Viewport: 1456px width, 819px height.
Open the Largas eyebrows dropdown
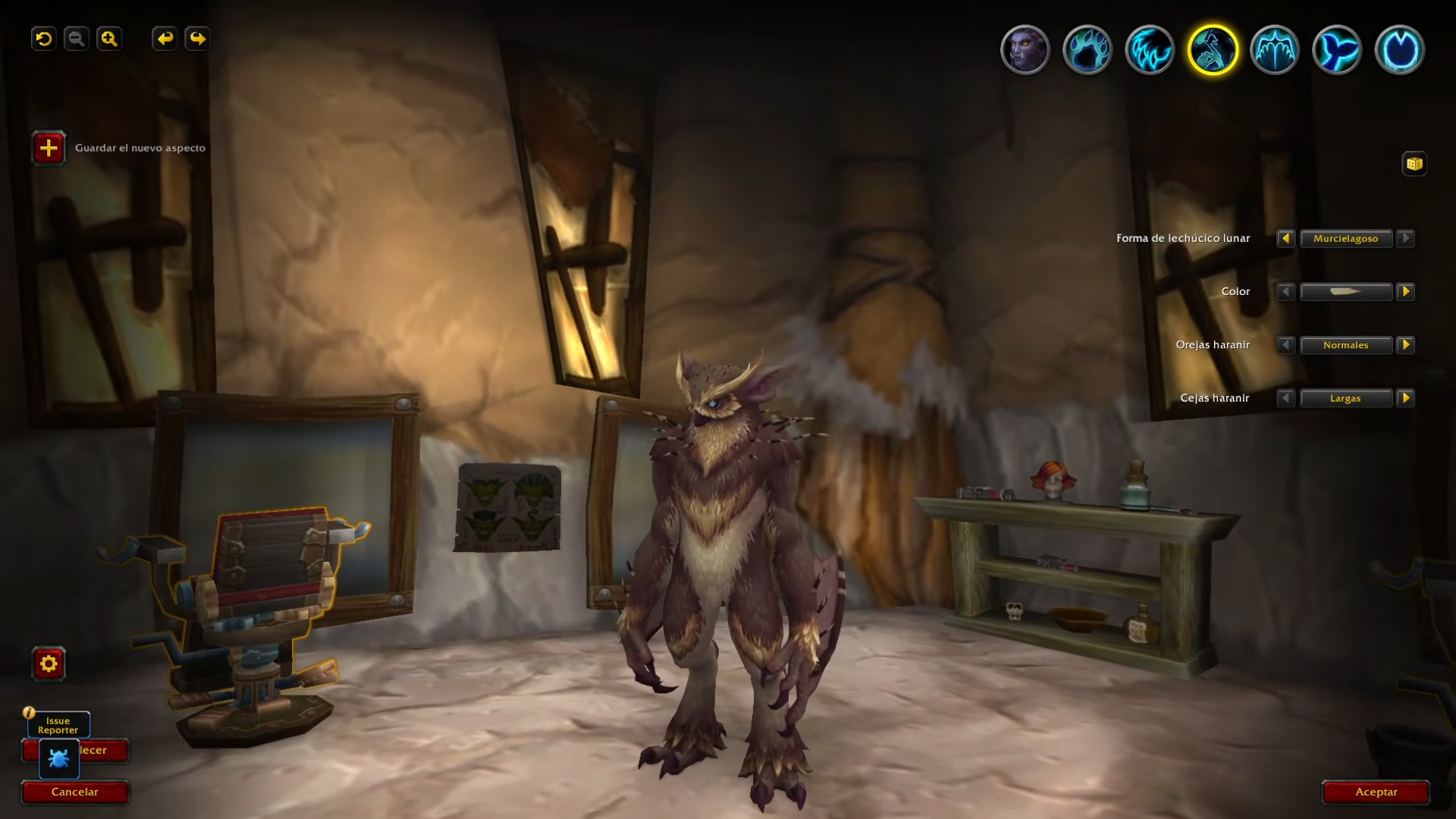point(1346,398)
